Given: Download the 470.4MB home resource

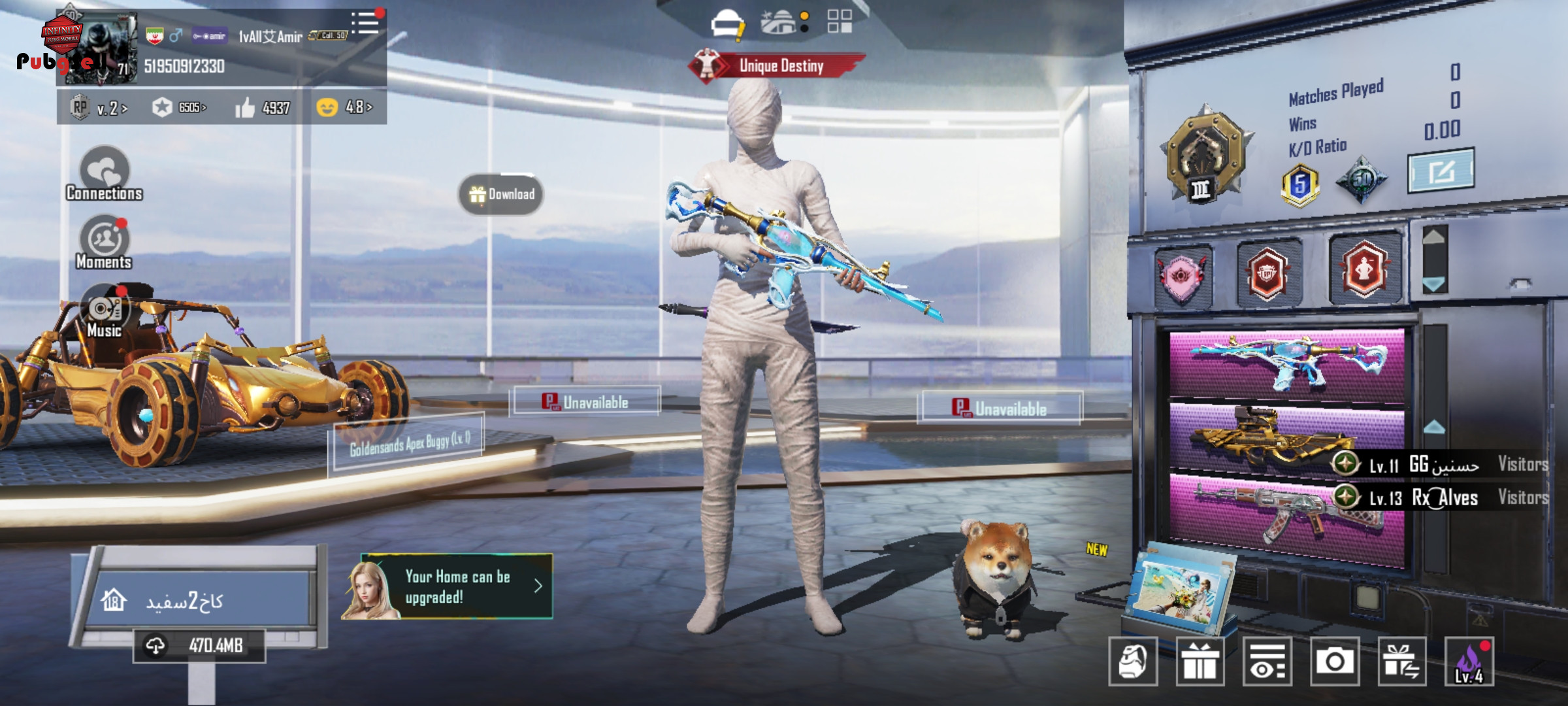Looking at the screenshot, I should coord(199,646).
